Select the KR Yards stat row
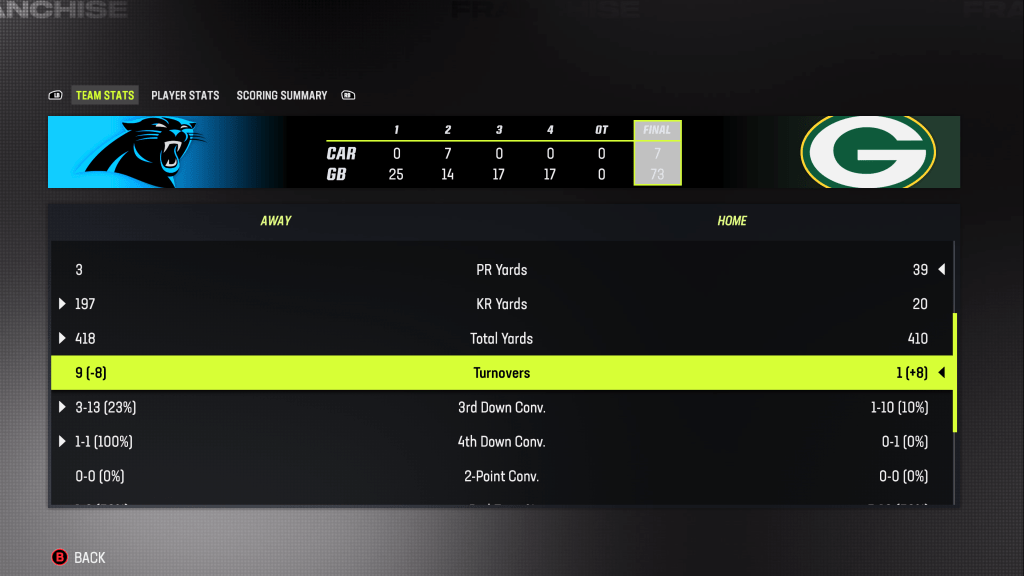This screenshot has height=576, width=1024. [x=501, y=304]
